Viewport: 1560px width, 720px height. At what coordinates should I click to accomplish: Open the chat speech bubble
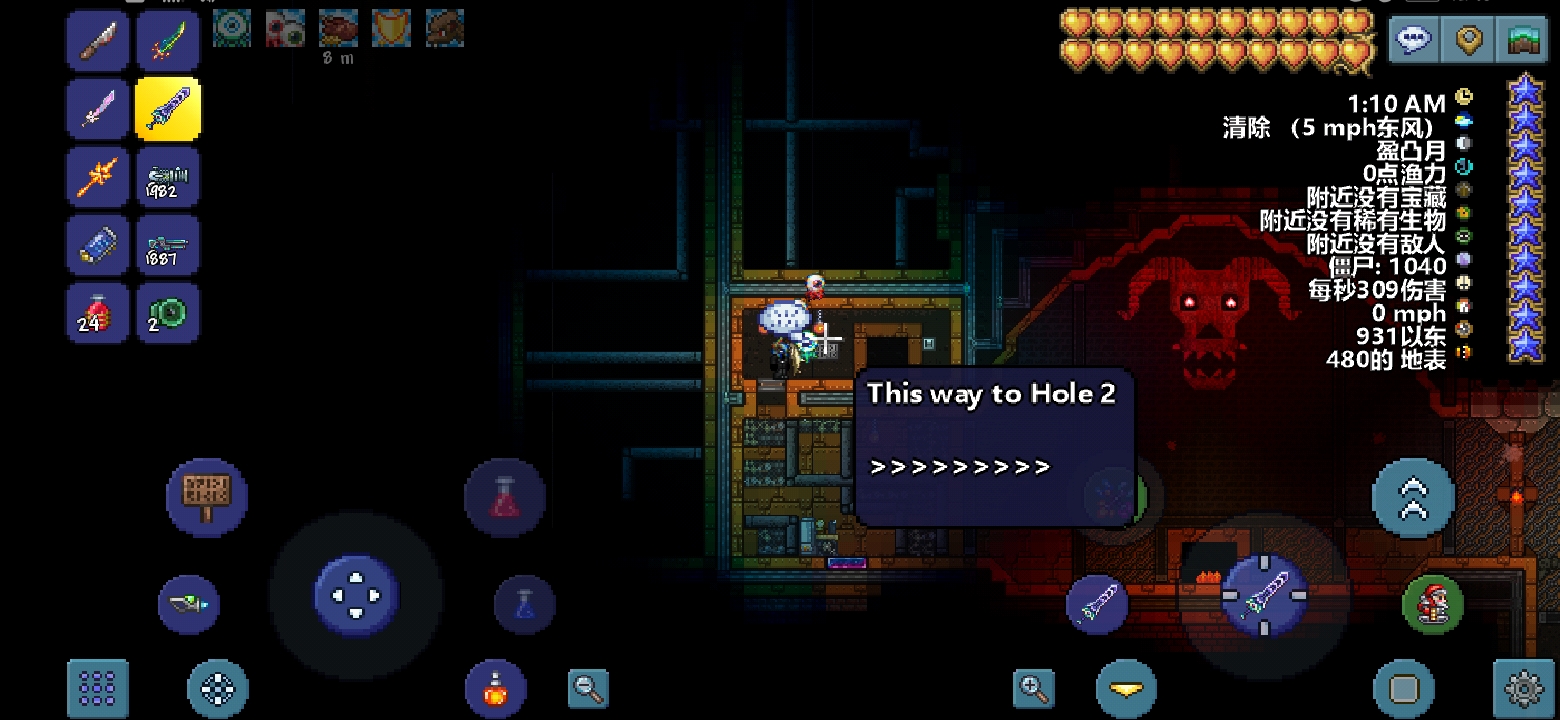1414,40
